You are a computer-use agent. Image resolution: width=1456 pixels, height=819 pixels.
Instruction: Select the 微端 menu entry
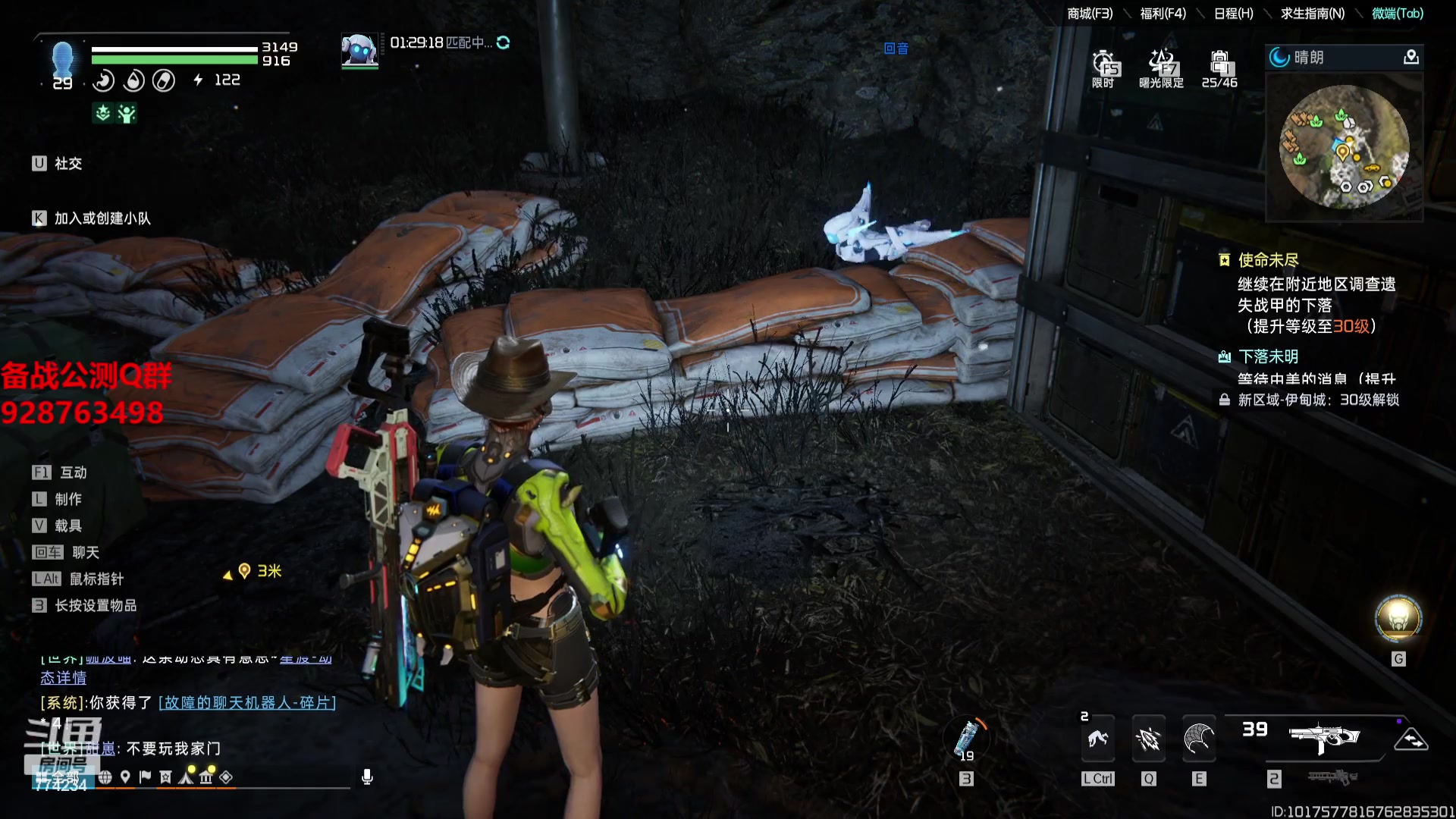pyautogui.click(x=1398, y=14)
